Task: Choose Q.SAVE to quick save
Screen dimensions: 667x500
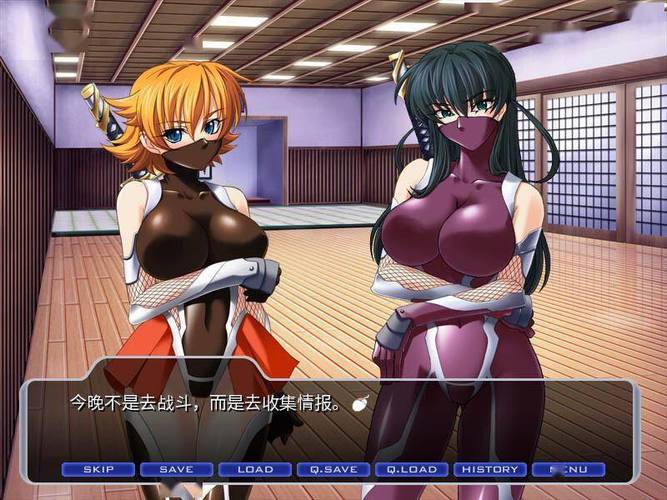Action: [333, 469]
